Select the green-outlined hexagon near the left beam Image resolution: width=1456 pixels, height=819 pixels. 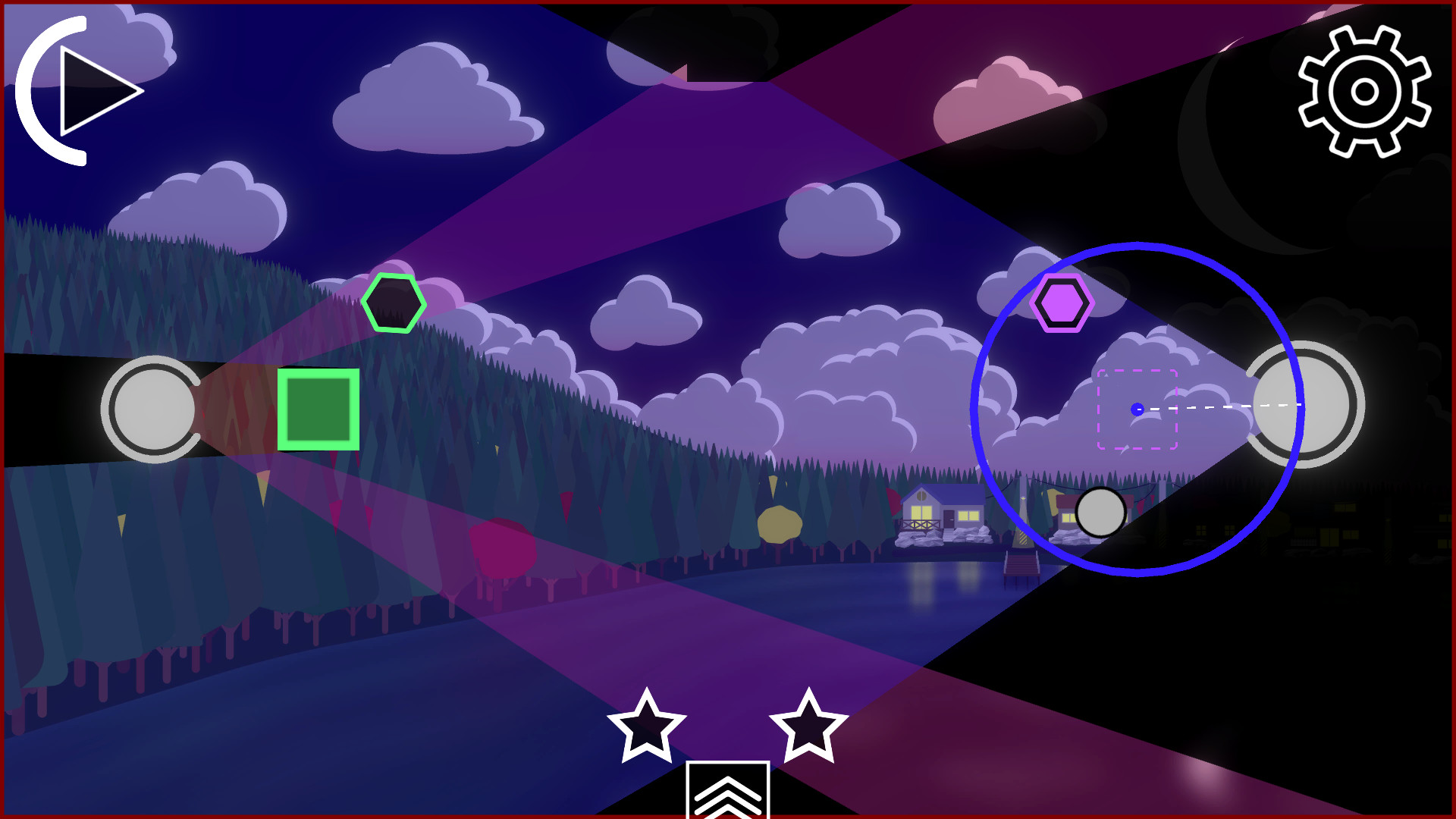(396, 304)
